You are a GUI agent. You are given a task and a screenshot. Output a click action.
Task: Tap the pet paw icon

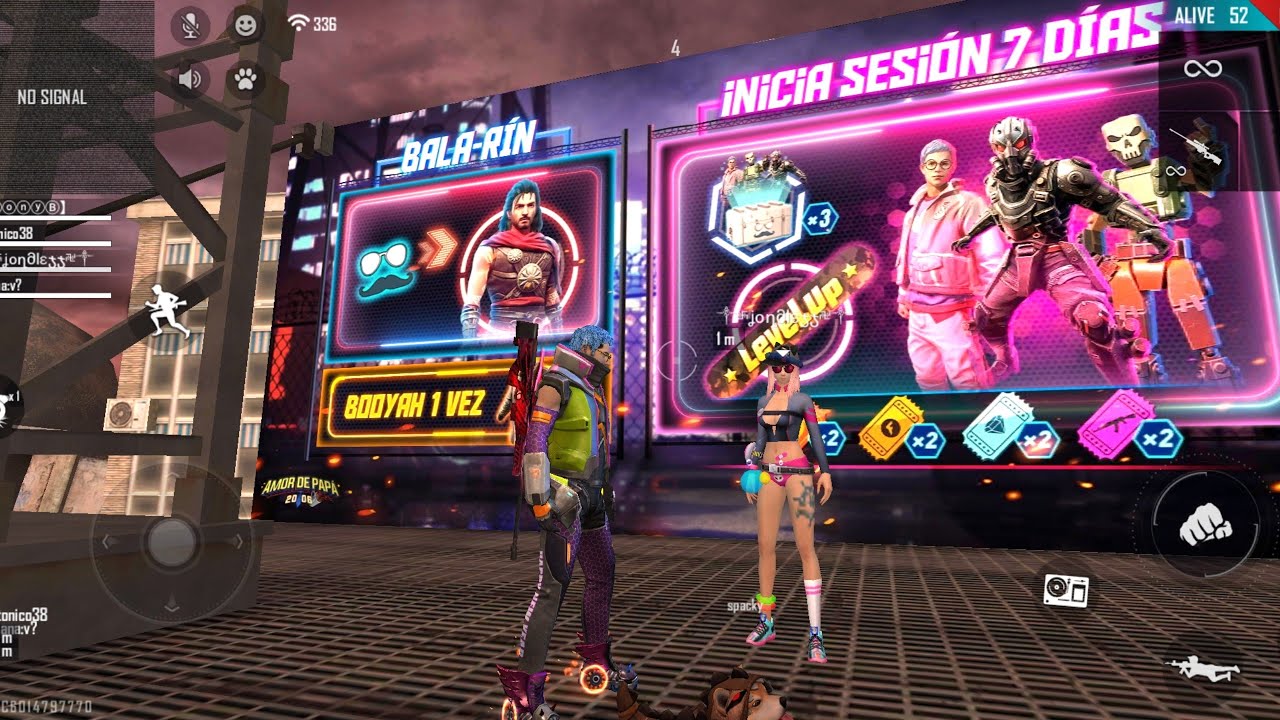[244, 79]
